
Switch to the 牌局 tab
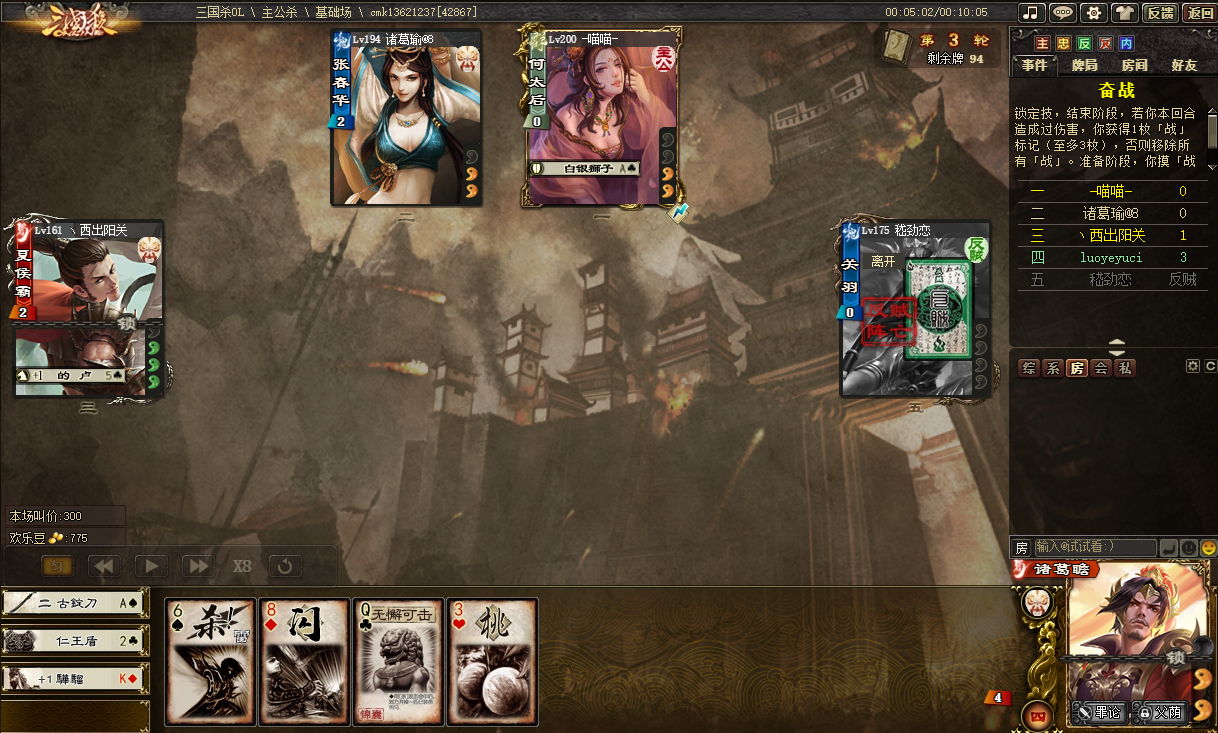1084,65
